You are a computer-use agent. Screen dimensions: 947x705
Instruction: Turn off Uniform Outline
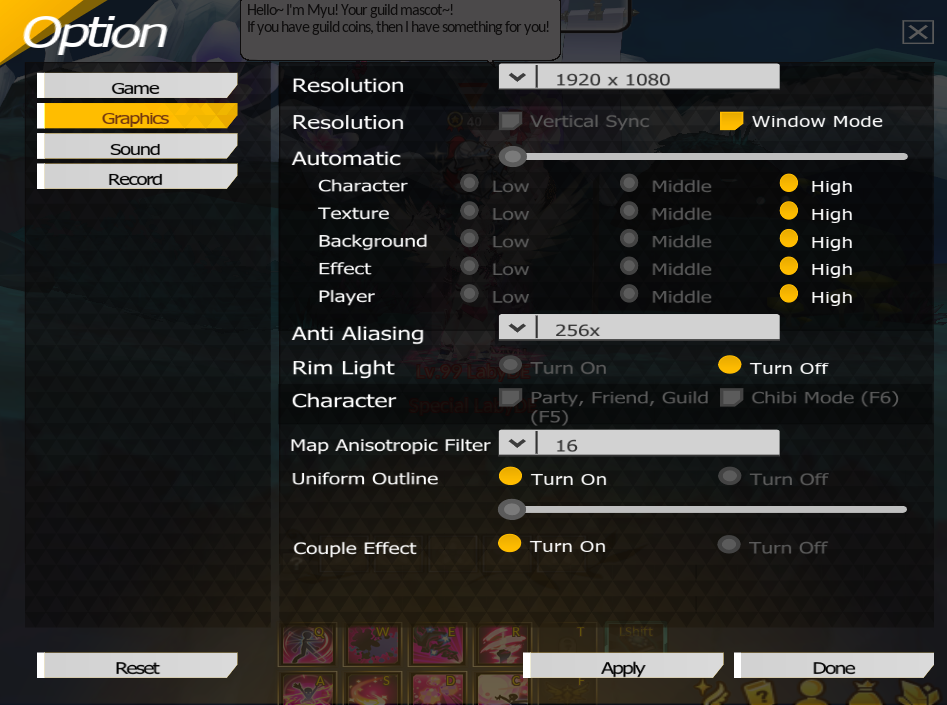point(730,477)
